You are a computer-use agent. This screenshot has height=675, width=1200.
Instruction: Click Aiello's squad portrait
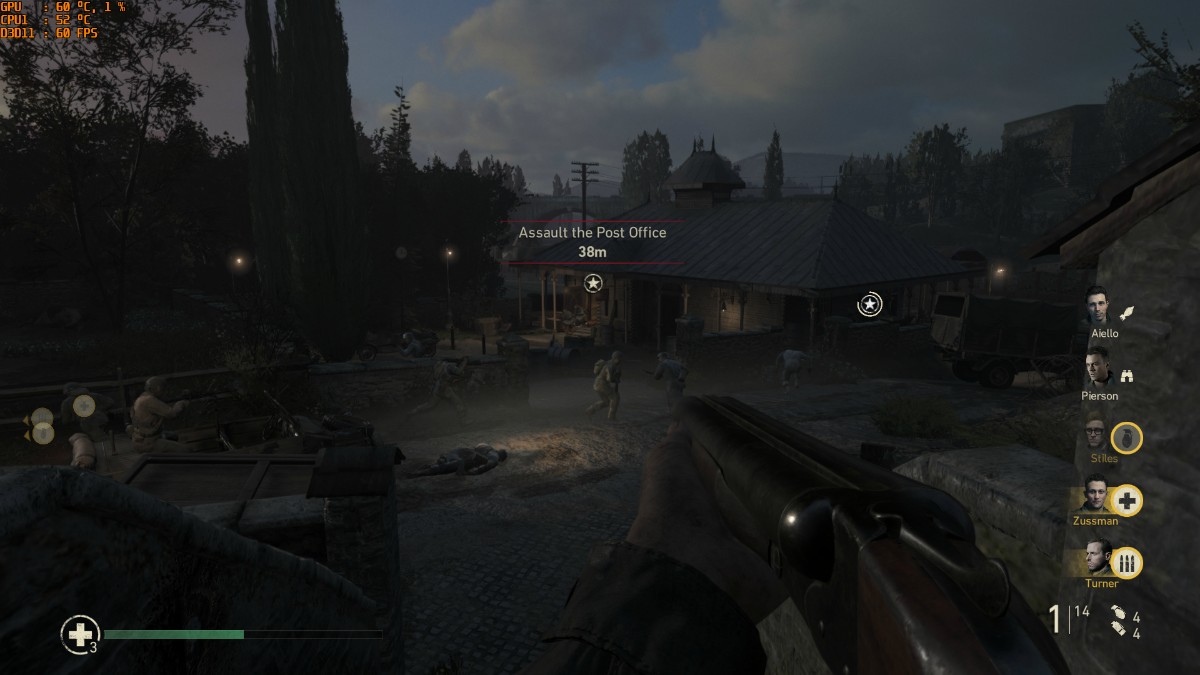point(1099,305)
